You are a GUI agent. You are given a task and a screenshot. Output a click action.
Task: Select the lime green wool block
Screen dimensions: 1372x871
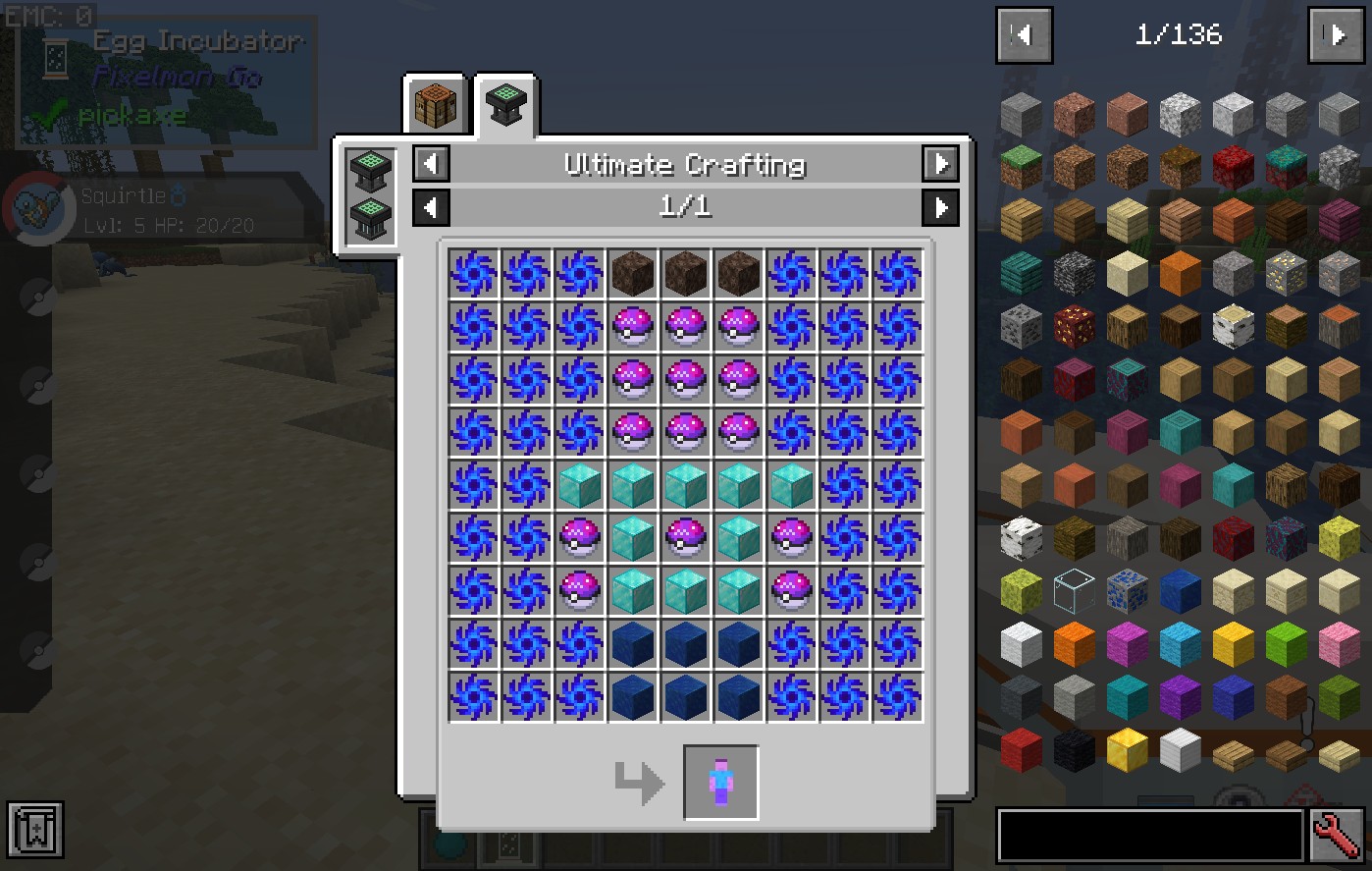(1286, 645)
